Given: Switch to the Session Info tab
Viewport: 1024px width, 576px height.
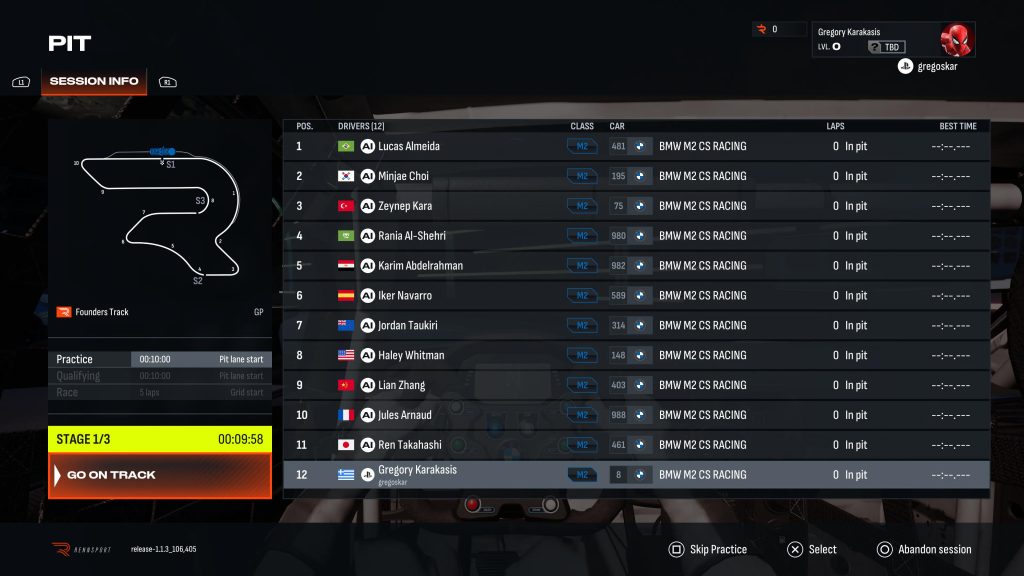Looking at the screenshot, I should pyautogui.click(x=93, y=81).
